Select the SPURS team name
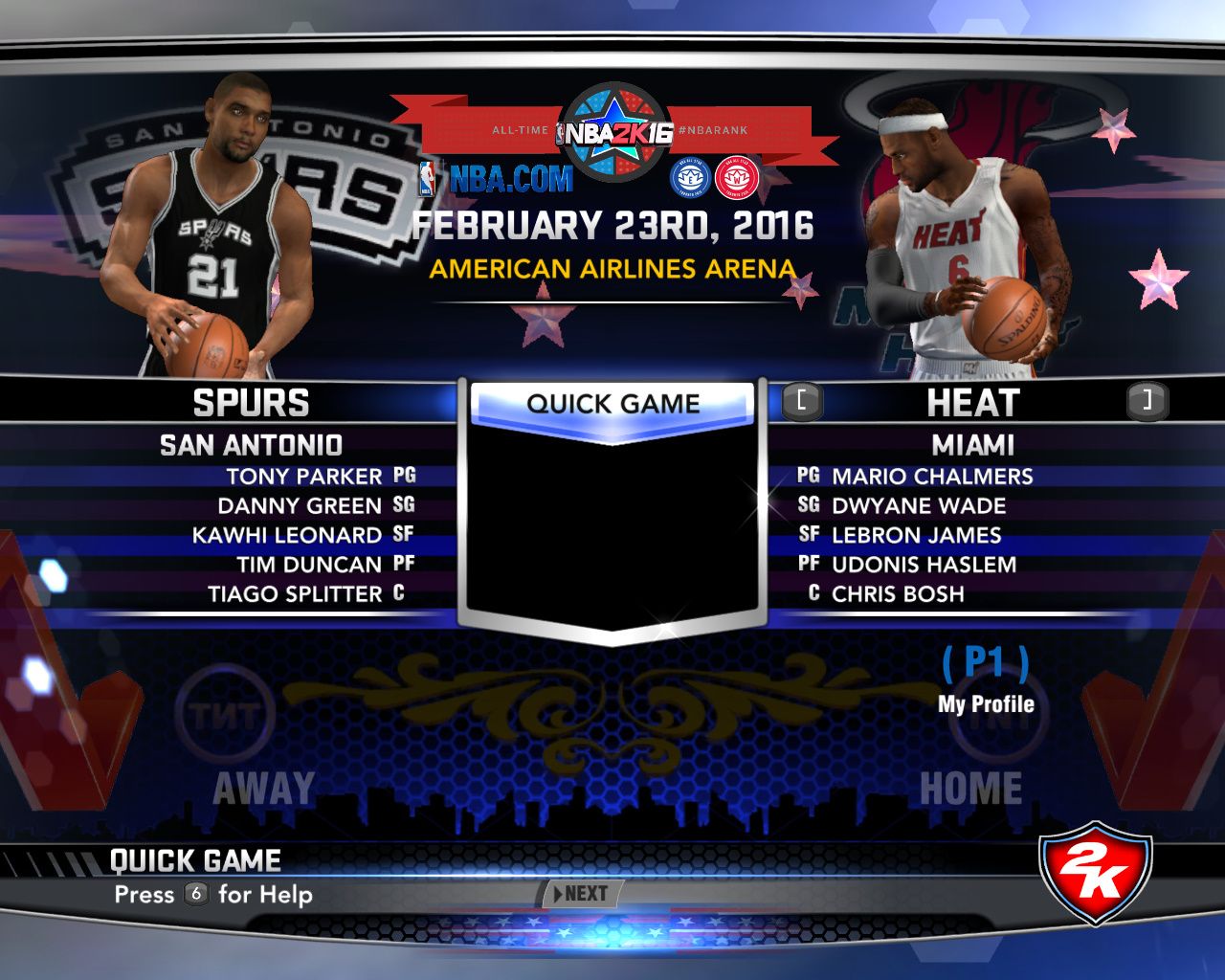Screen dimensions: 1225x980 (x=251, y=403)
